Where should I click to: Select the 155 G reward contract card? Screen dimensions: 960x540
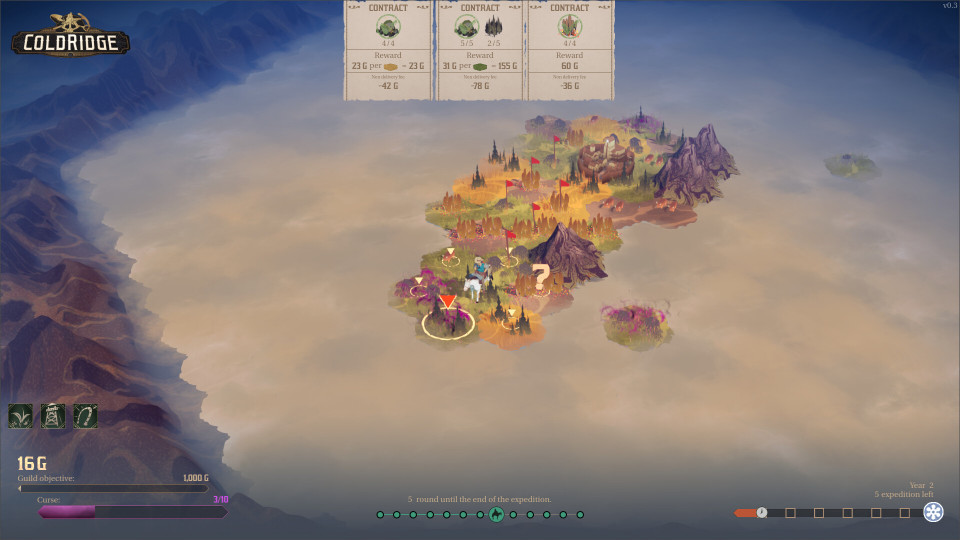click(x=479, y=50)
